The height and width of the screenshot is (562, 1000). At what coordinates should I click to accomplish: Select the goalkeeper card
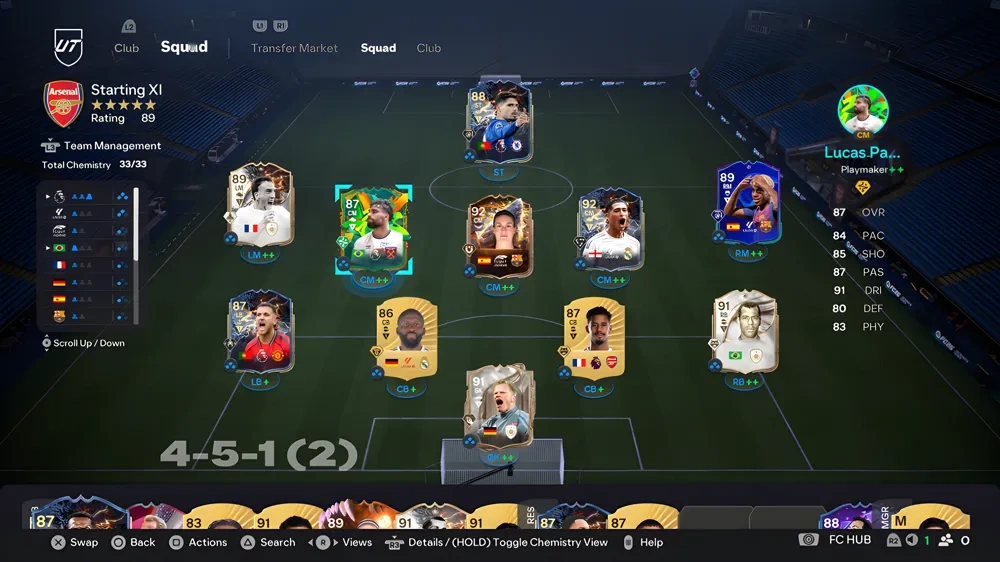click(x=498, y=410)
